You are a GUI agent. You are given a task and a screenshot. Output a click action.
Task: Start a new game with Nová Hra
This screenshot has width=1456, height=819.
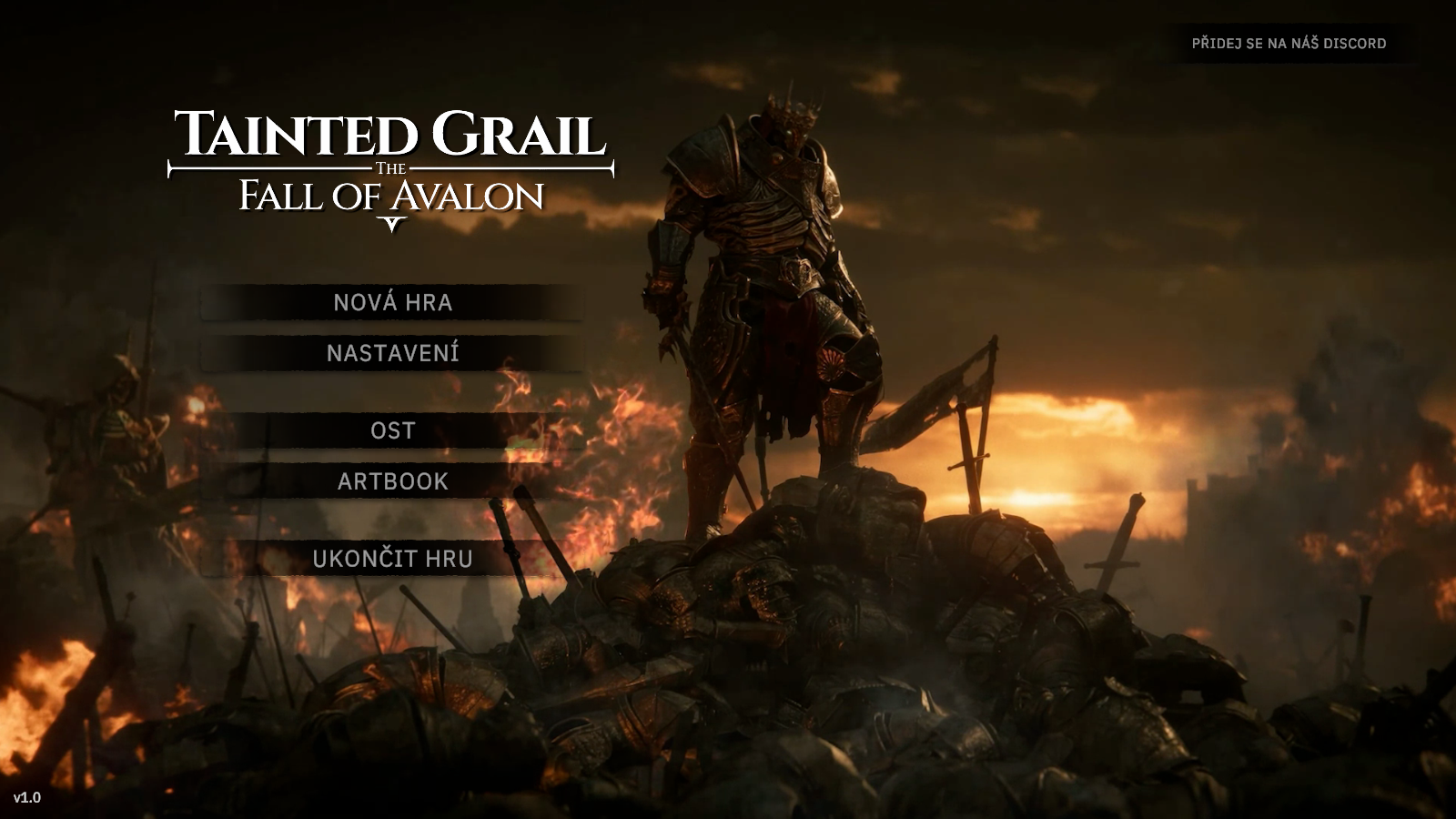click(x=392, y=303)
